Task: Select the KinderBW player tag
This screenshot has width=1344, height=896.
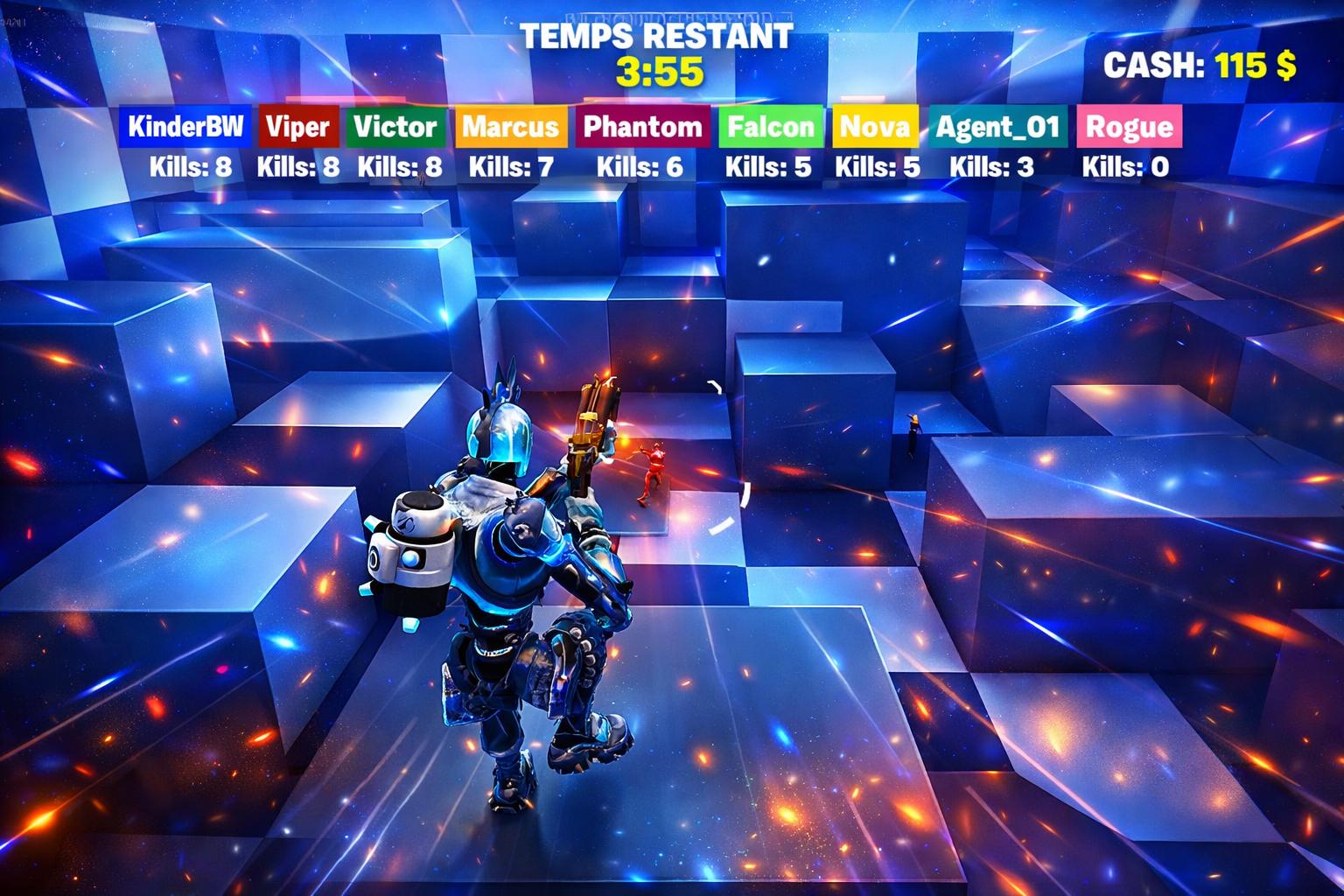Action: click(x=185, y=127)
